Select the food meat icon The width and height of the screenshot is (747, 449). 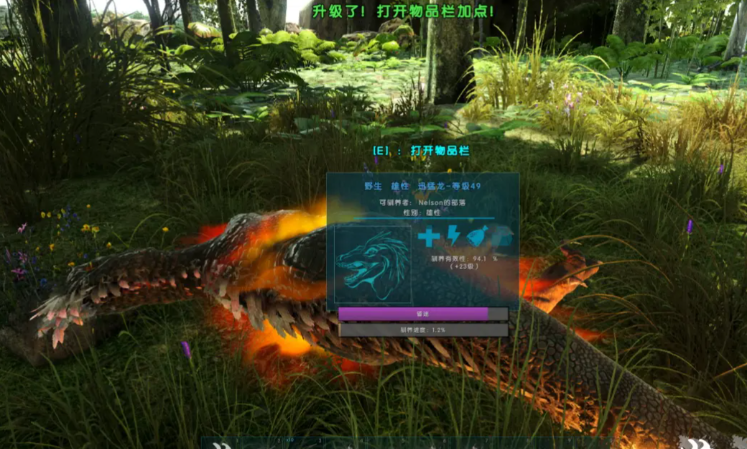477,237
